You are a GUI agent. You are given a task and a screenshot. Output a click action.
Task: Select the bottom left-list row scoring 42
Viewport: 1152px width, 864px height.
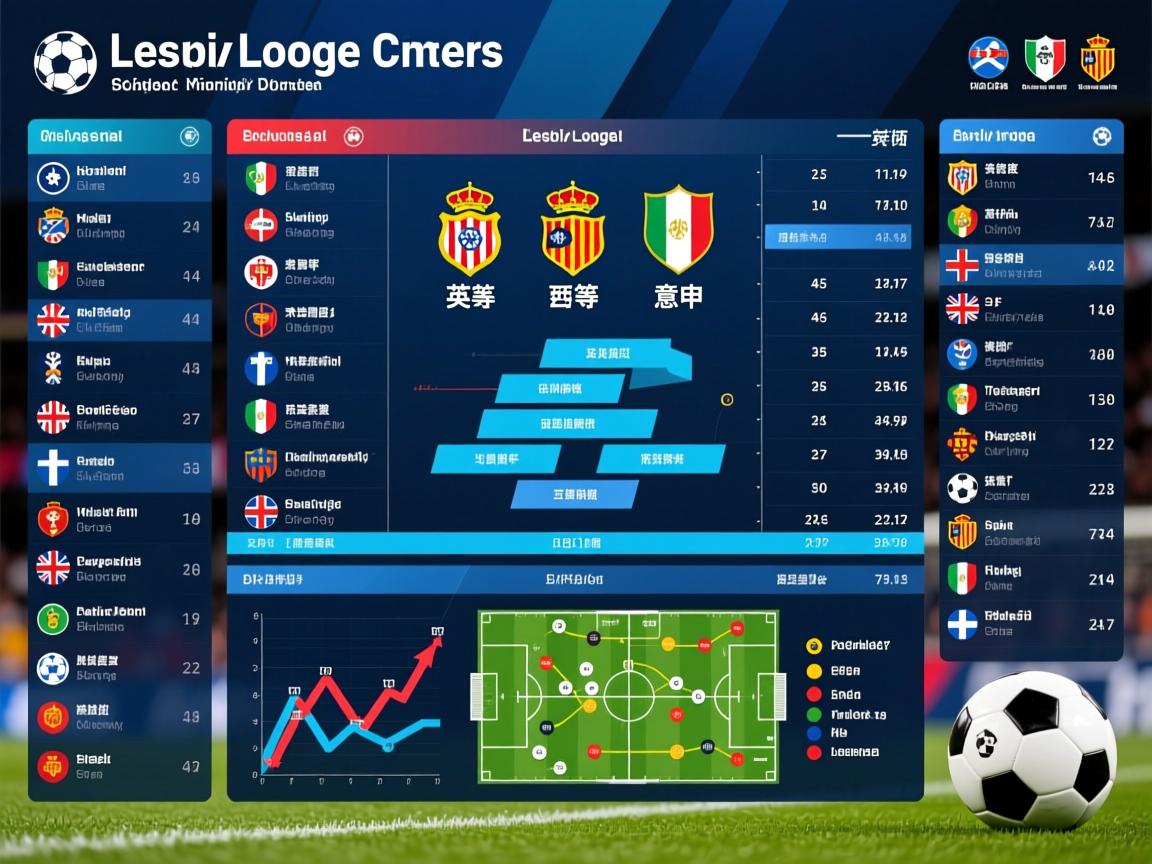[120, 766]
